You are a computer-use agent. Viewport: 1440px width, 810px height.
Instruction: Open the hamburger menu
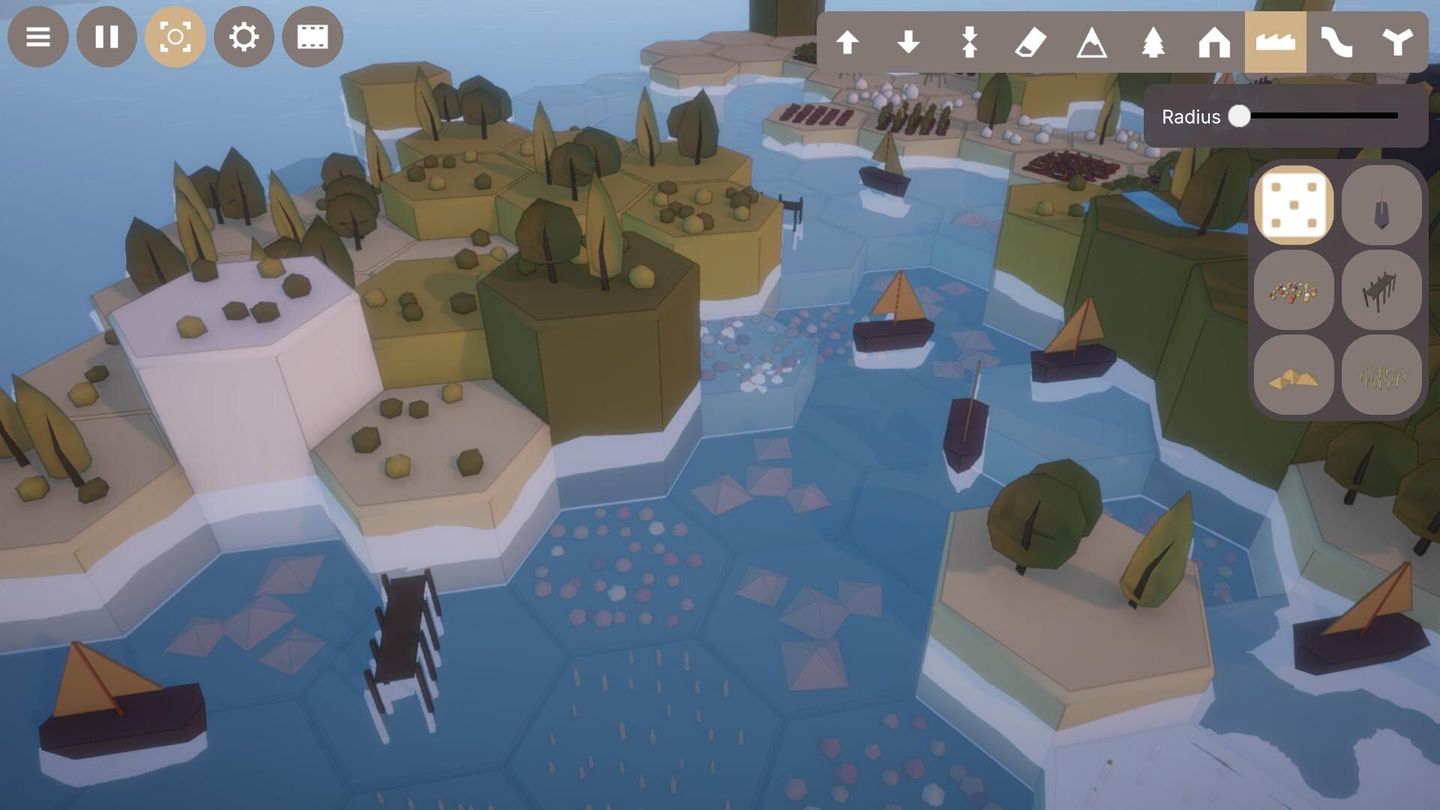point(38,37)
